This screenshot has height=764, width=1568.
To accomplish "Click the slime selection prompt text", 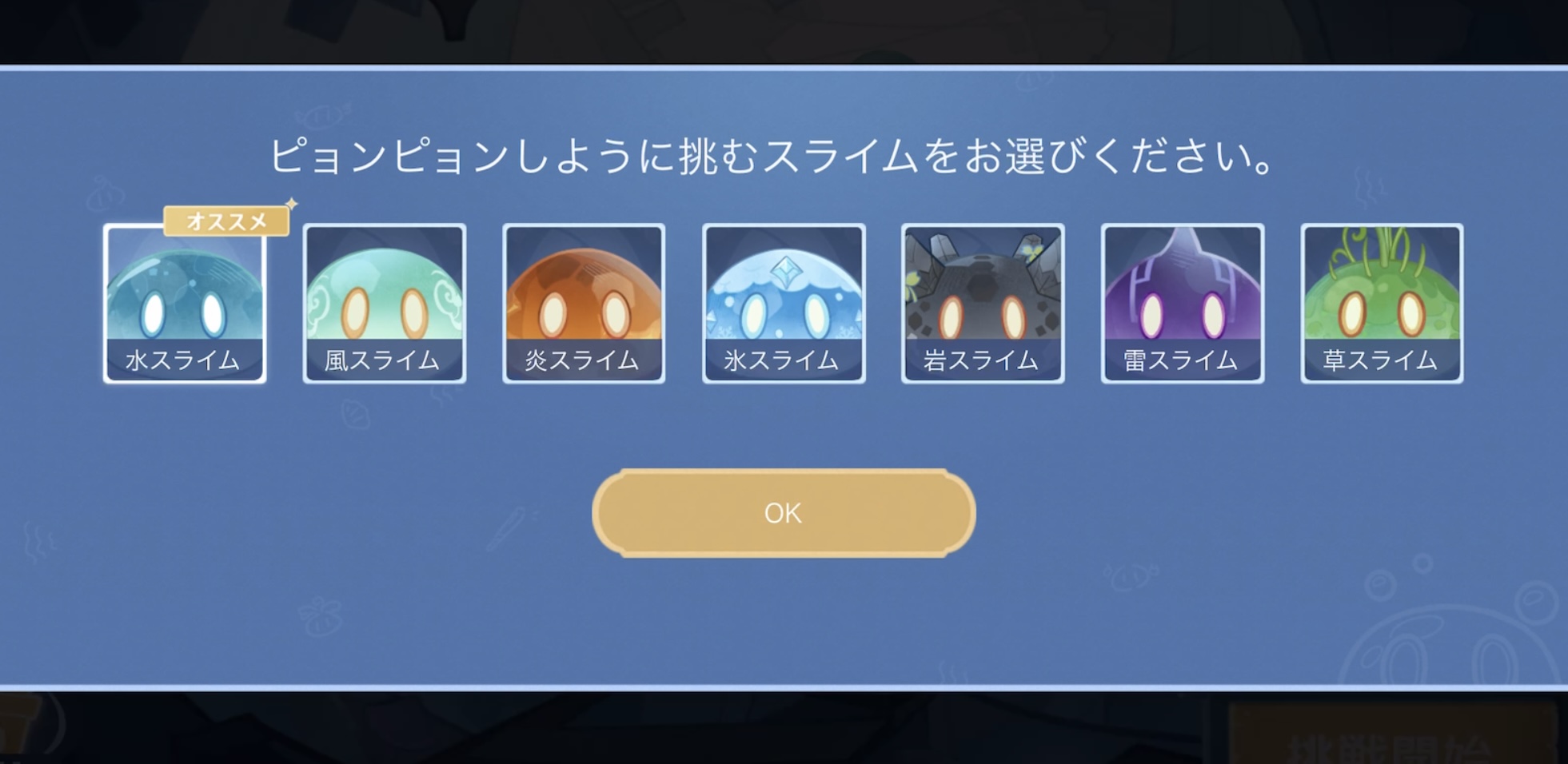I will click(x=782, y=157).
